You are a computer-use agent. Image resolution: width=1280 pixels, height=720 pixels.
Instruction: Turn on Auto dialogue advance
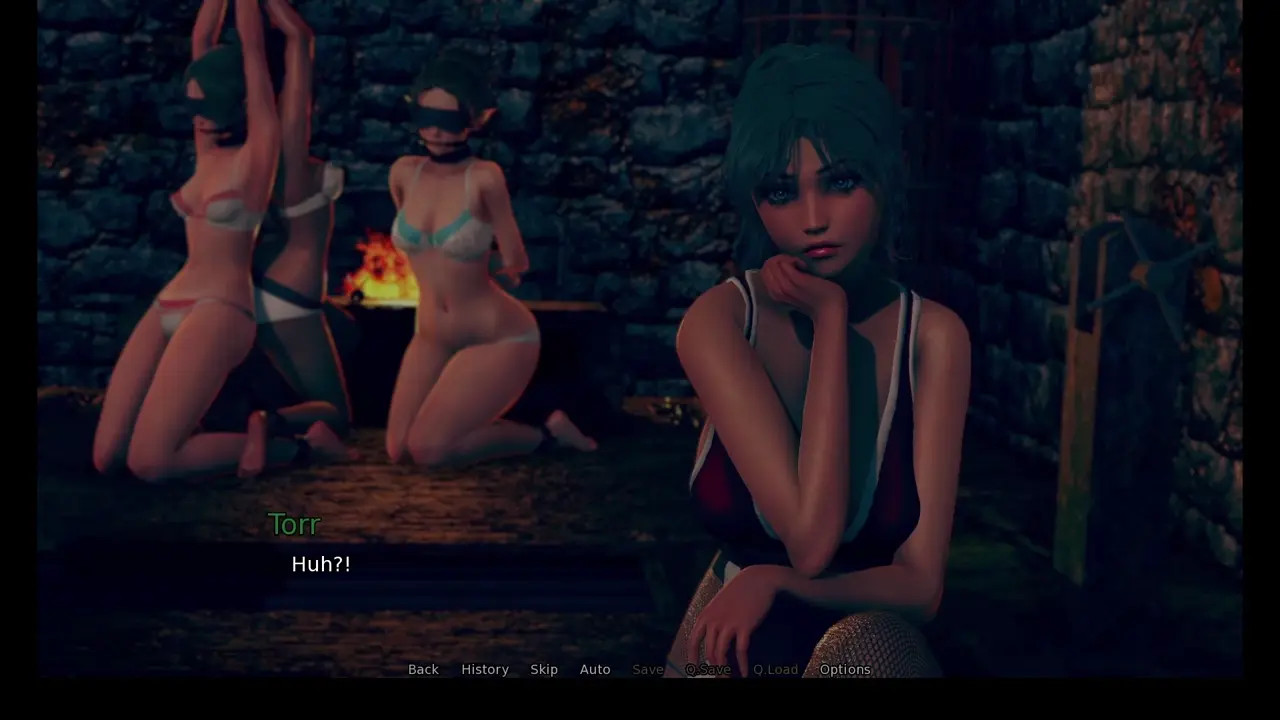click(x=595, y=669)
